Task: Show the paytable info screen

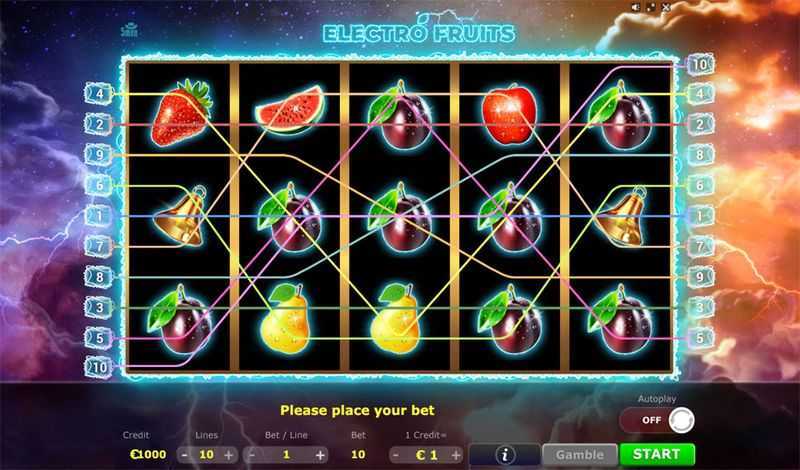Action: pyautogui.click(x=505, y=454)
